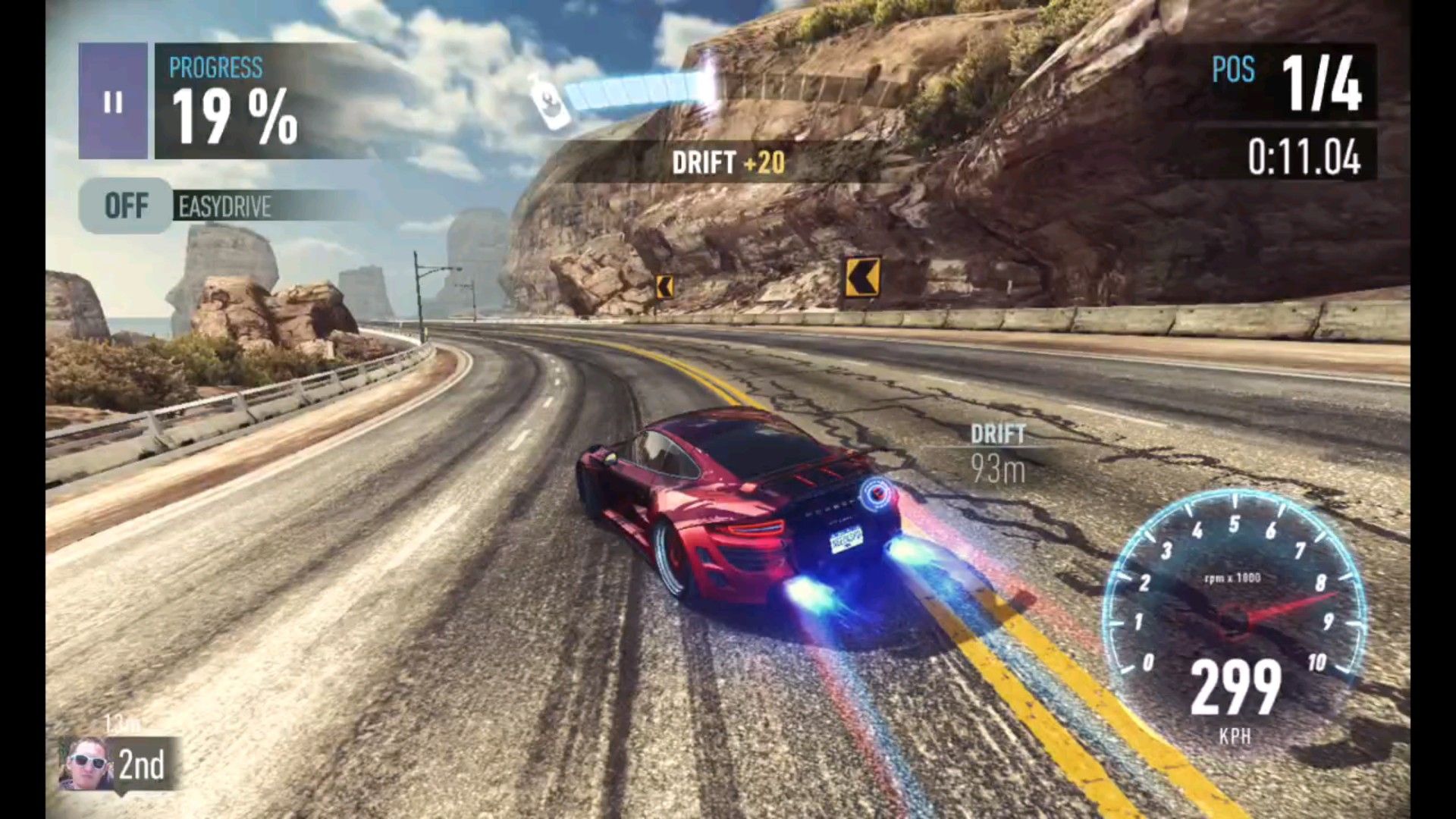
Task: Toggle the EasyDrive OFF switch
Action: coord(126,206)
